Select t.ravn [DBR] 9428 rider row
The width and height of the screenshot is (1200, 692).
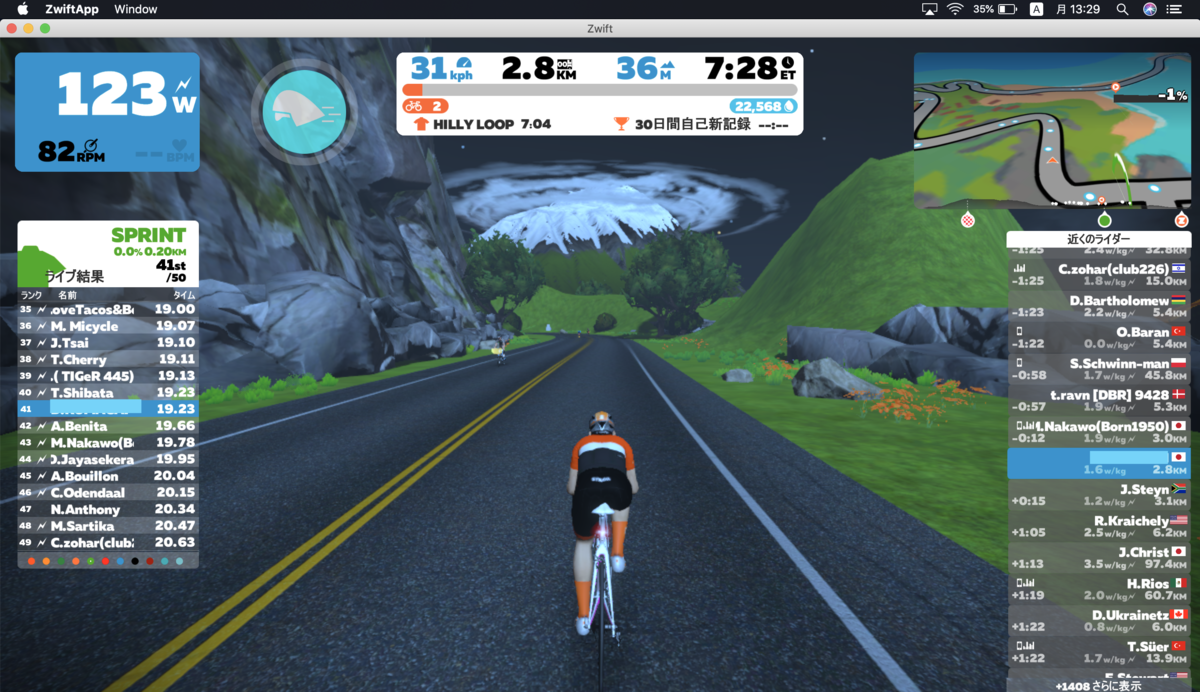tap(1098, 400)
